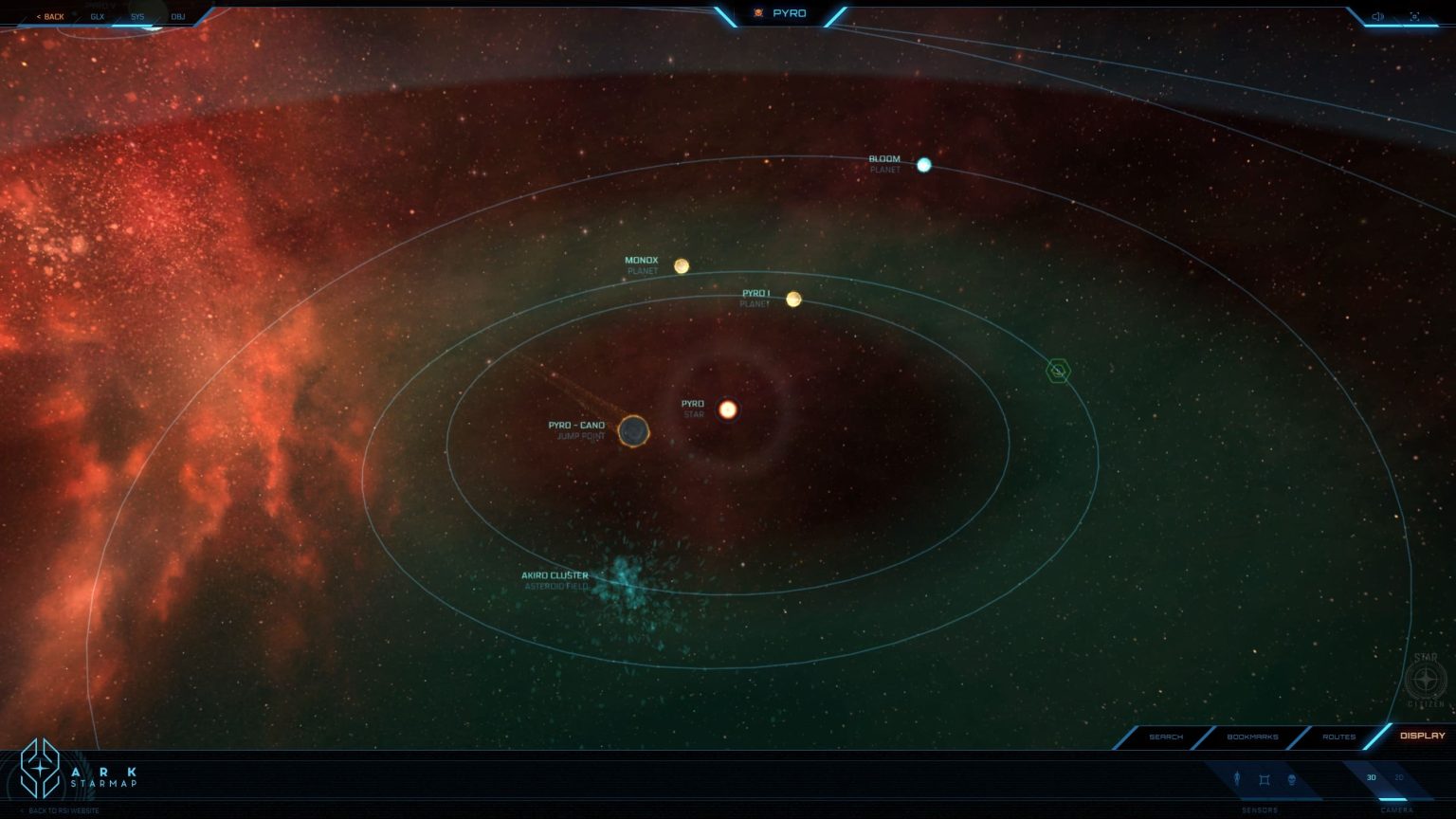This screenshot has height=819, width=1456.
Task: Select the green hexagon marker on the map
Action: (1057, 371)
